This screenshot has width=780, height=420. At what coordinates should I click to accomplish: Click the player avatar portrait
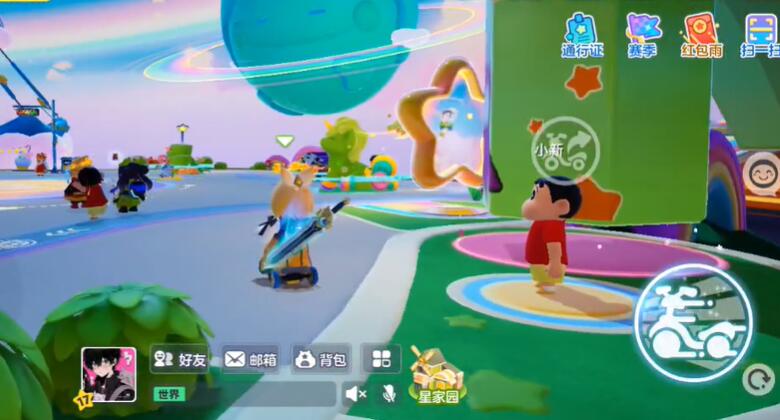pyautogui.click(x=108, y=373)
